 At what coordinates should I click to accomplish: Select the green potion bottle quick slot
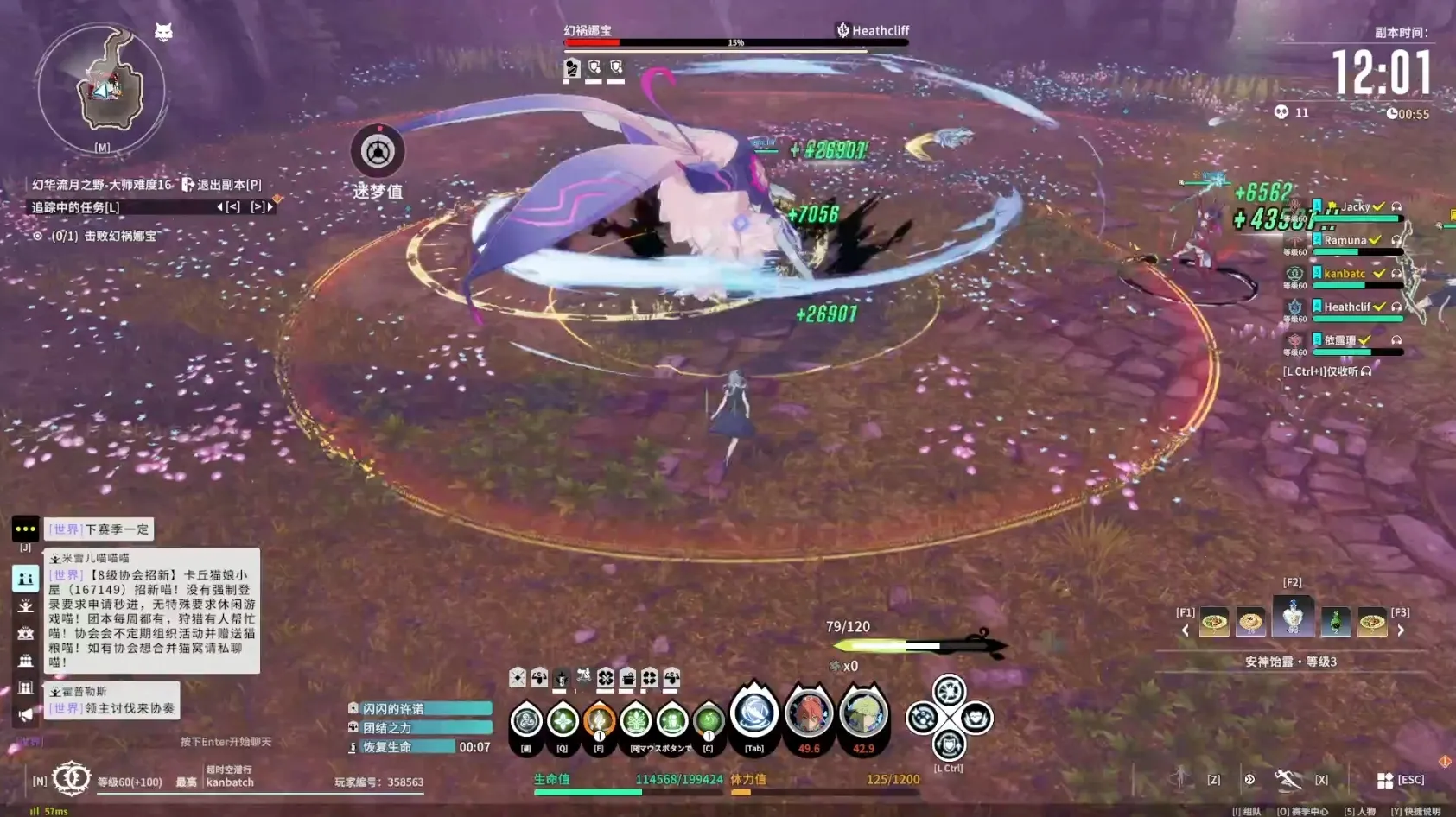point(1335,622)
